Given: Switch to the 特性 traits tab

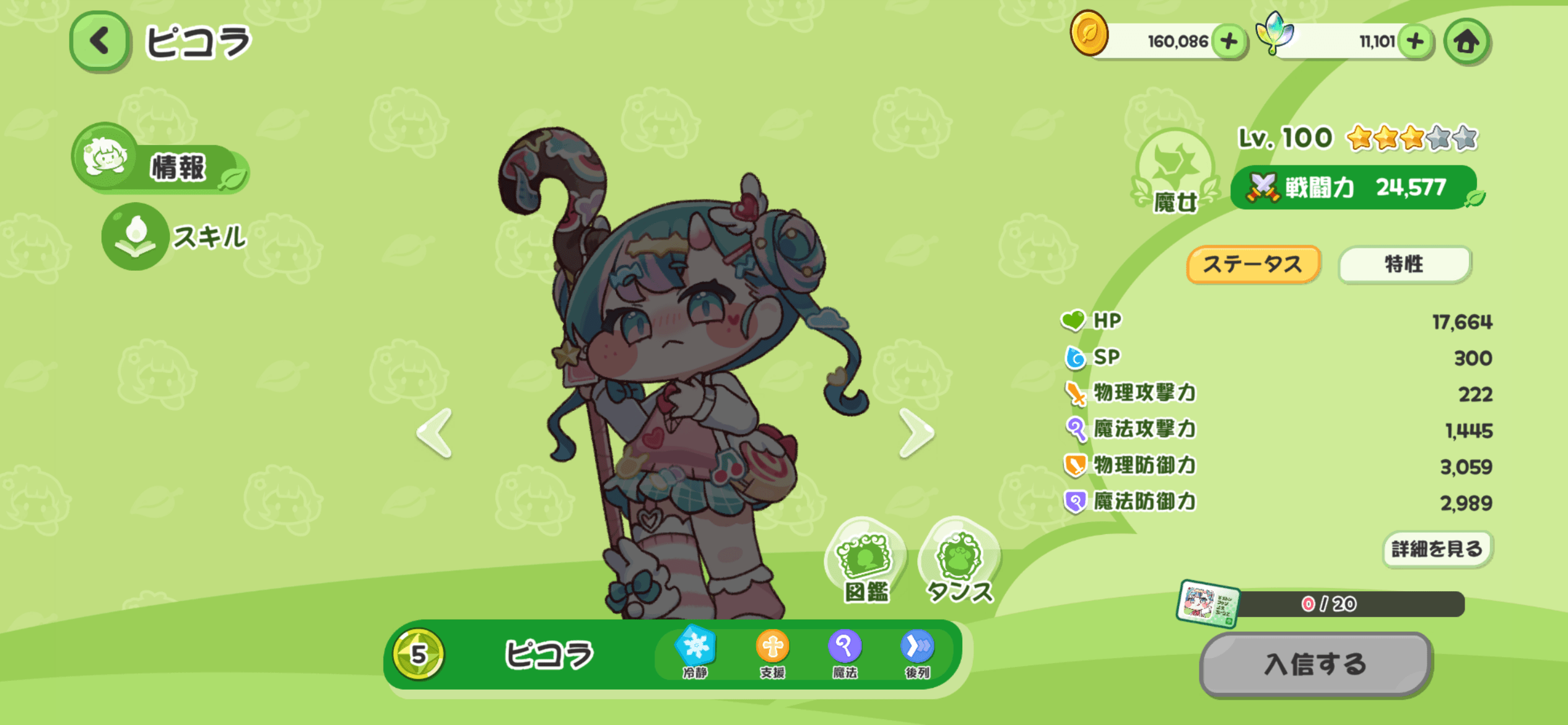Looking at the screenshot, I should (x=1404, y=265).
